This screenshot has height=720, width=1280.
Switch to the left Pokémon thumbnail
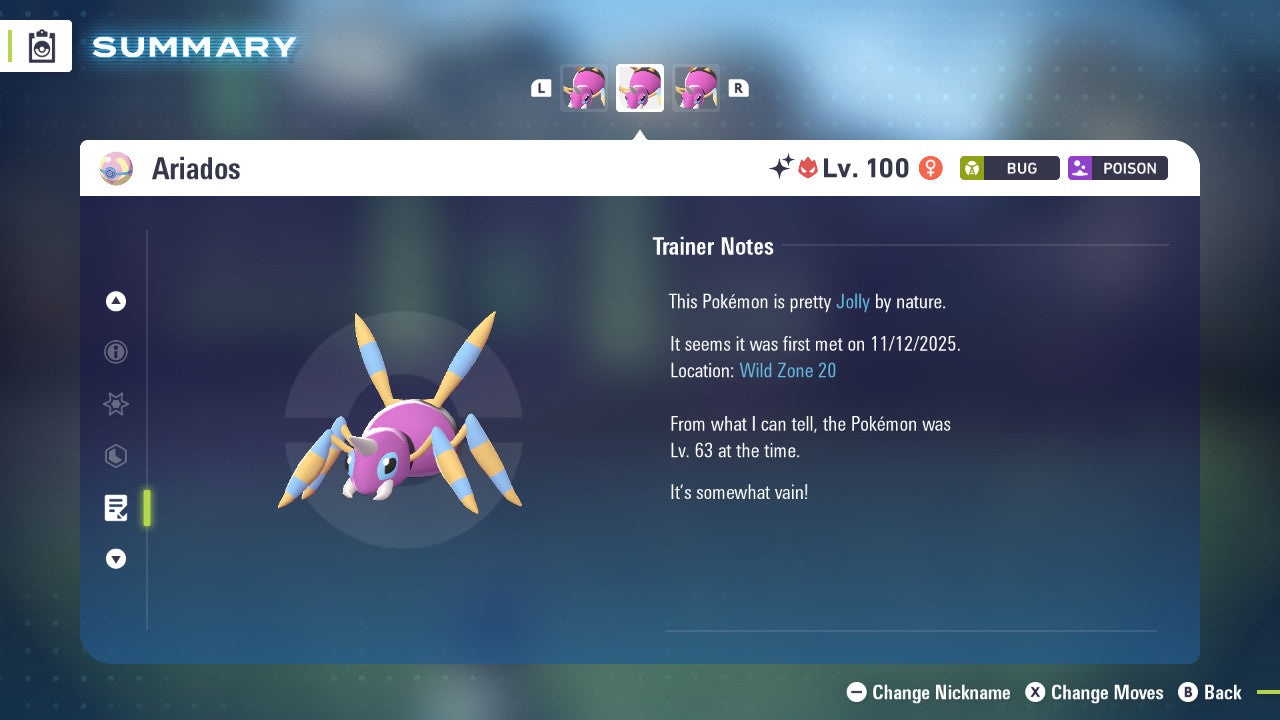click(584, 88)
